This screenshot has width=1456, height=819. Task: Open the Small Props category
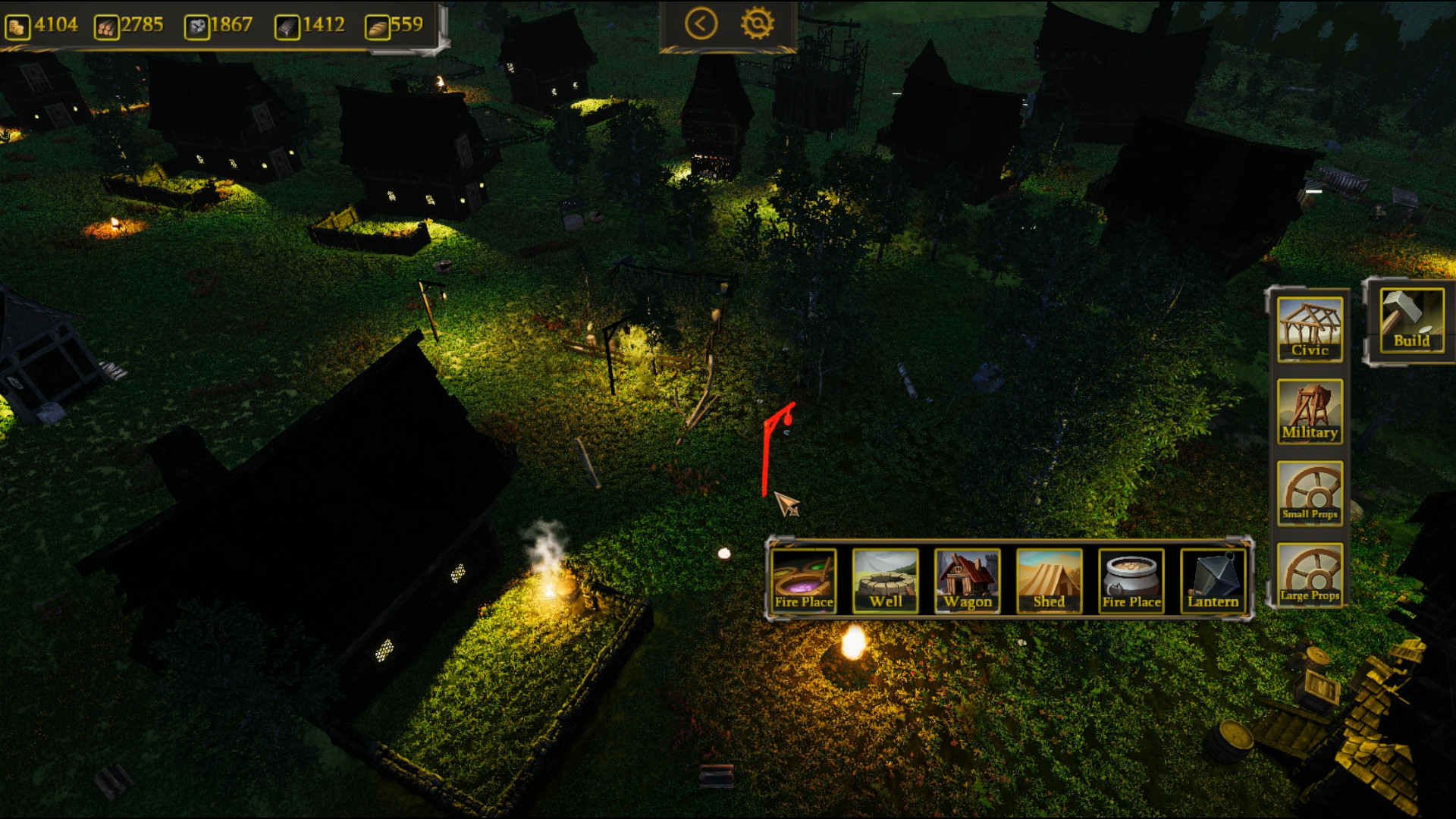1310,494
